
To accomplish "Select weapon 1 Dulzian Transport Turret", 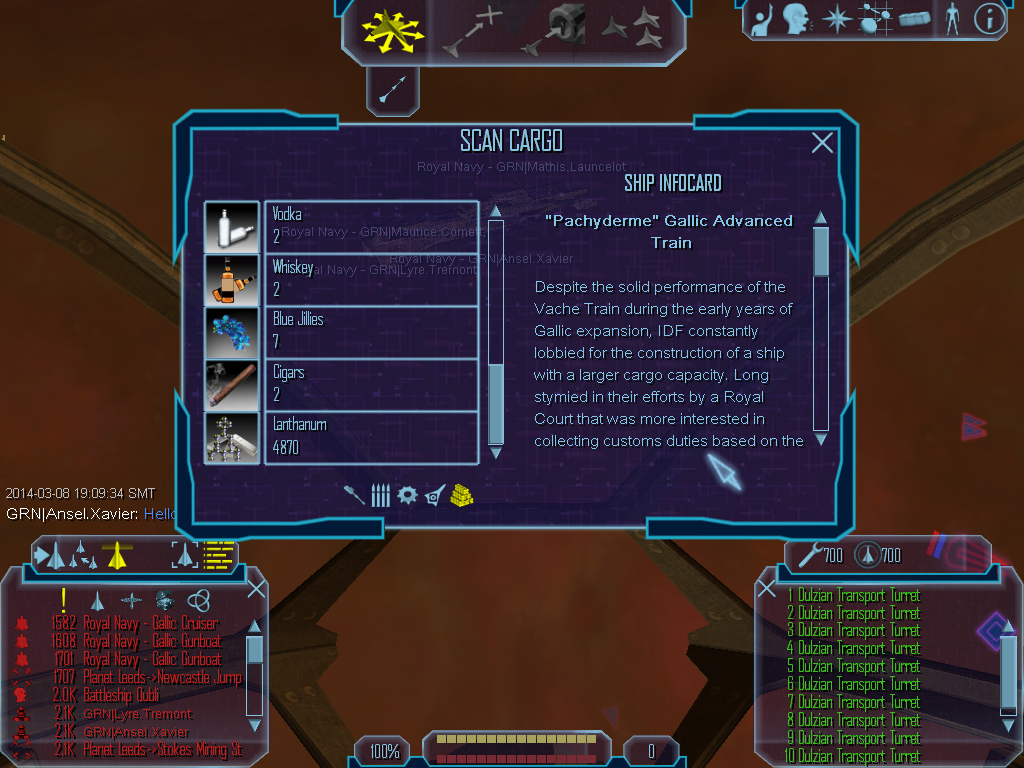I will (x=858, y=595).
